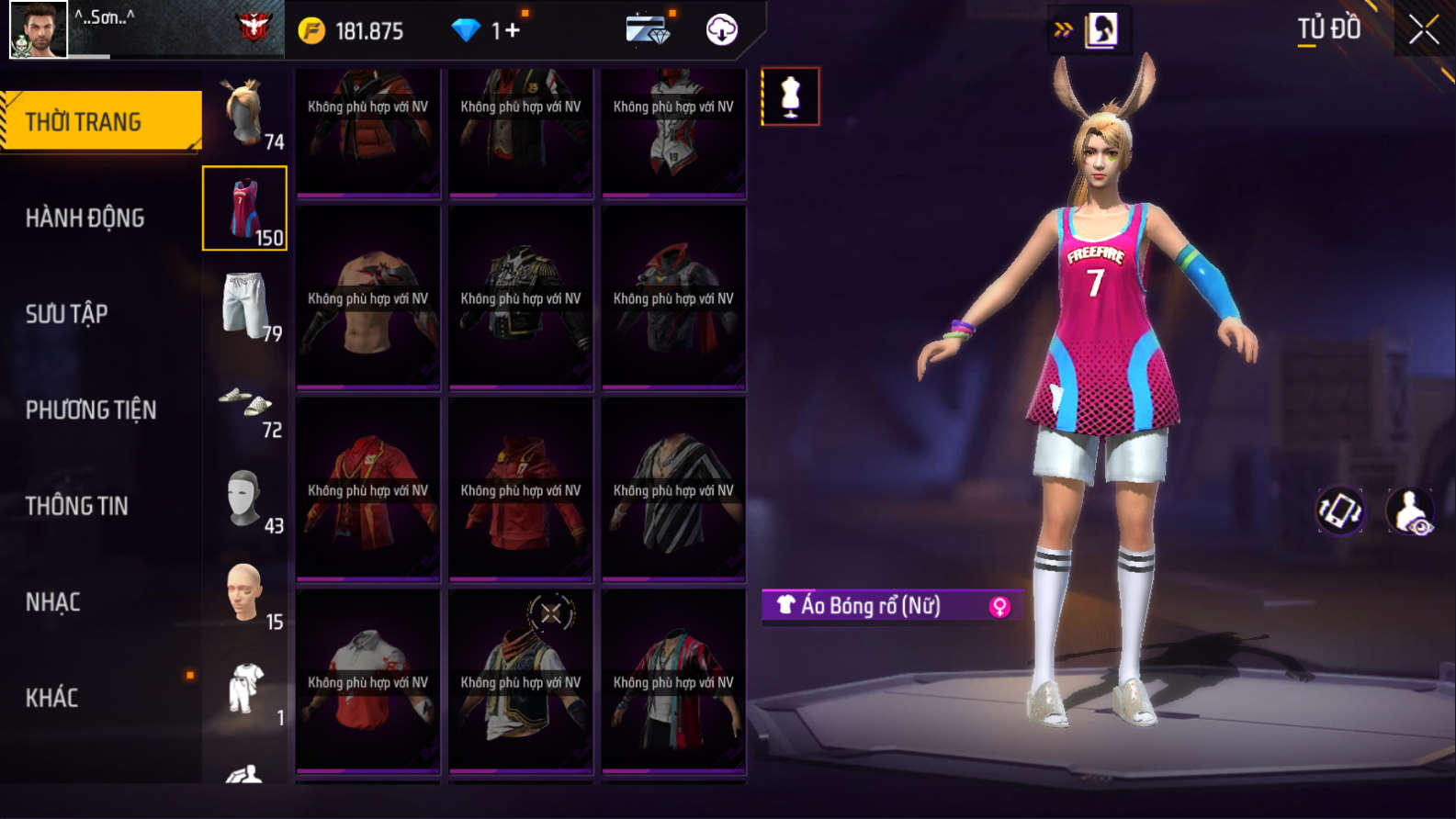Select the THỜI TRANG tab
The height and width of the screenshot is (819, 1456).
pos(101,121)
